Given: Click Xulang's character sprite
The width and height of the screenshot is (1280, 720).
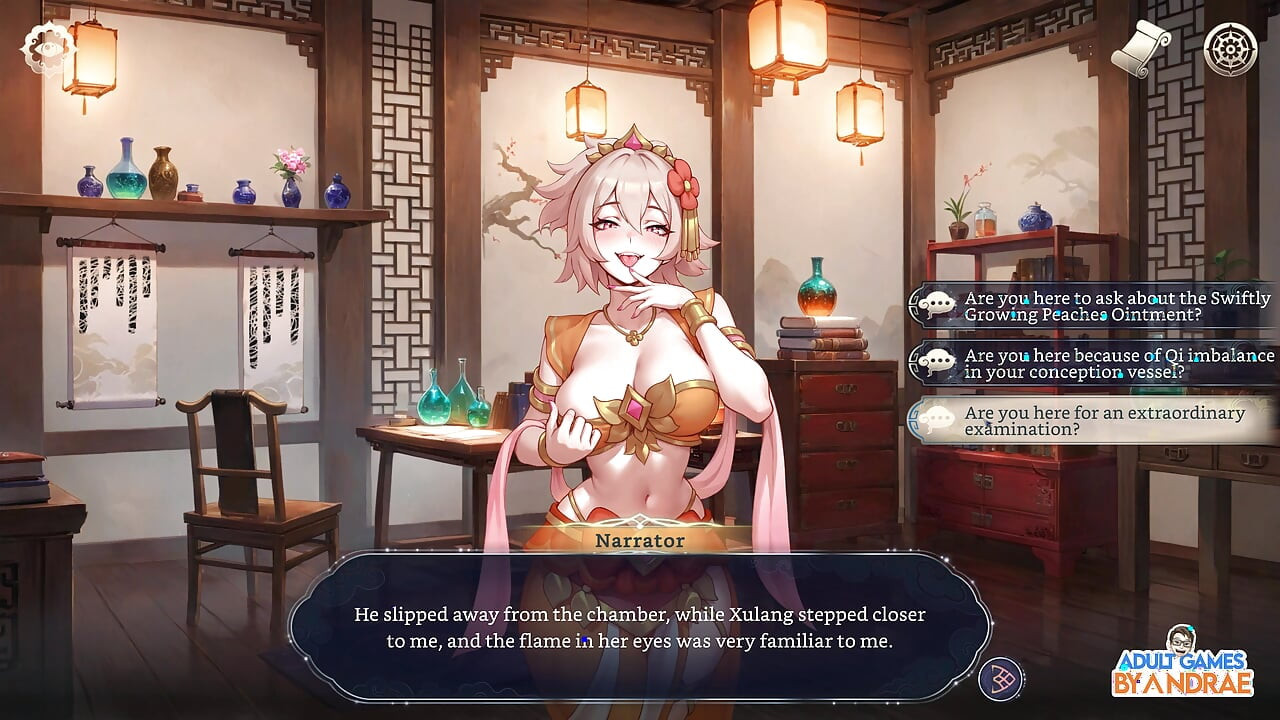Looking at the screenshot, I should click(x=630, y=350).
